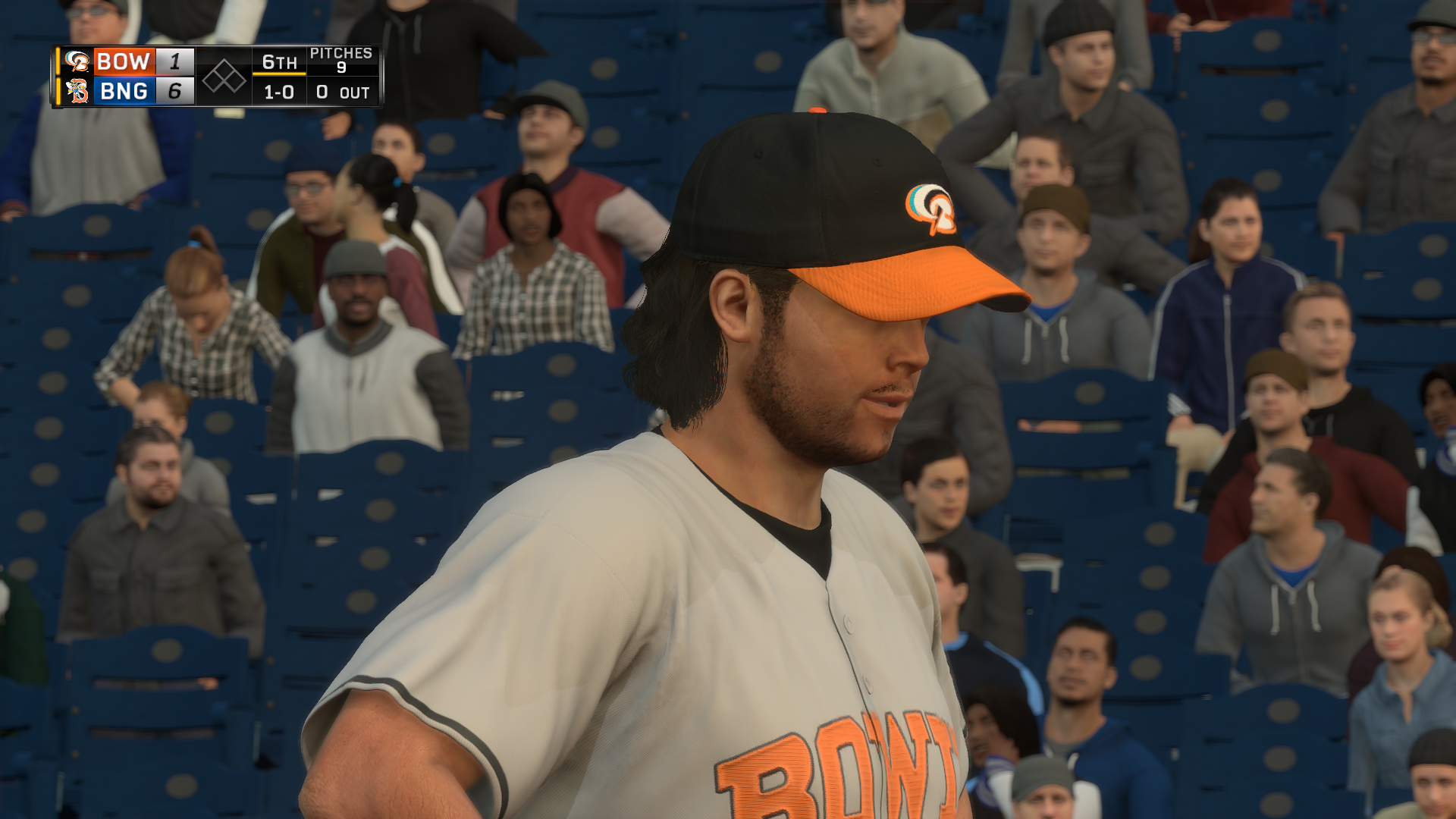Click the Binghamton Rumble Ponies logo
Image resolution: width=1456 pixels, height=819 pixels.
click(x=79, y=92)
